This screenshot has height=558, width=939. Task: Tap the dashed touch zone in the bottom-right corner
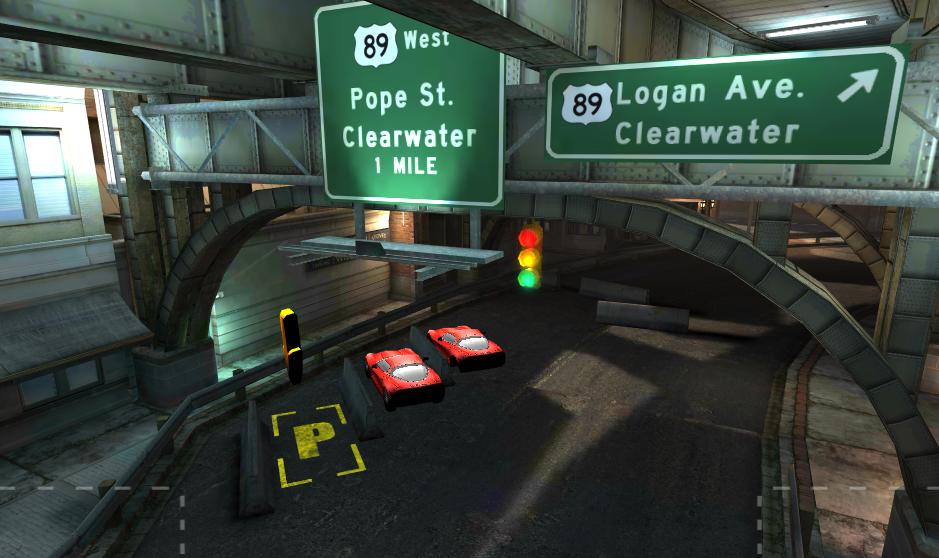click(849, 522)
